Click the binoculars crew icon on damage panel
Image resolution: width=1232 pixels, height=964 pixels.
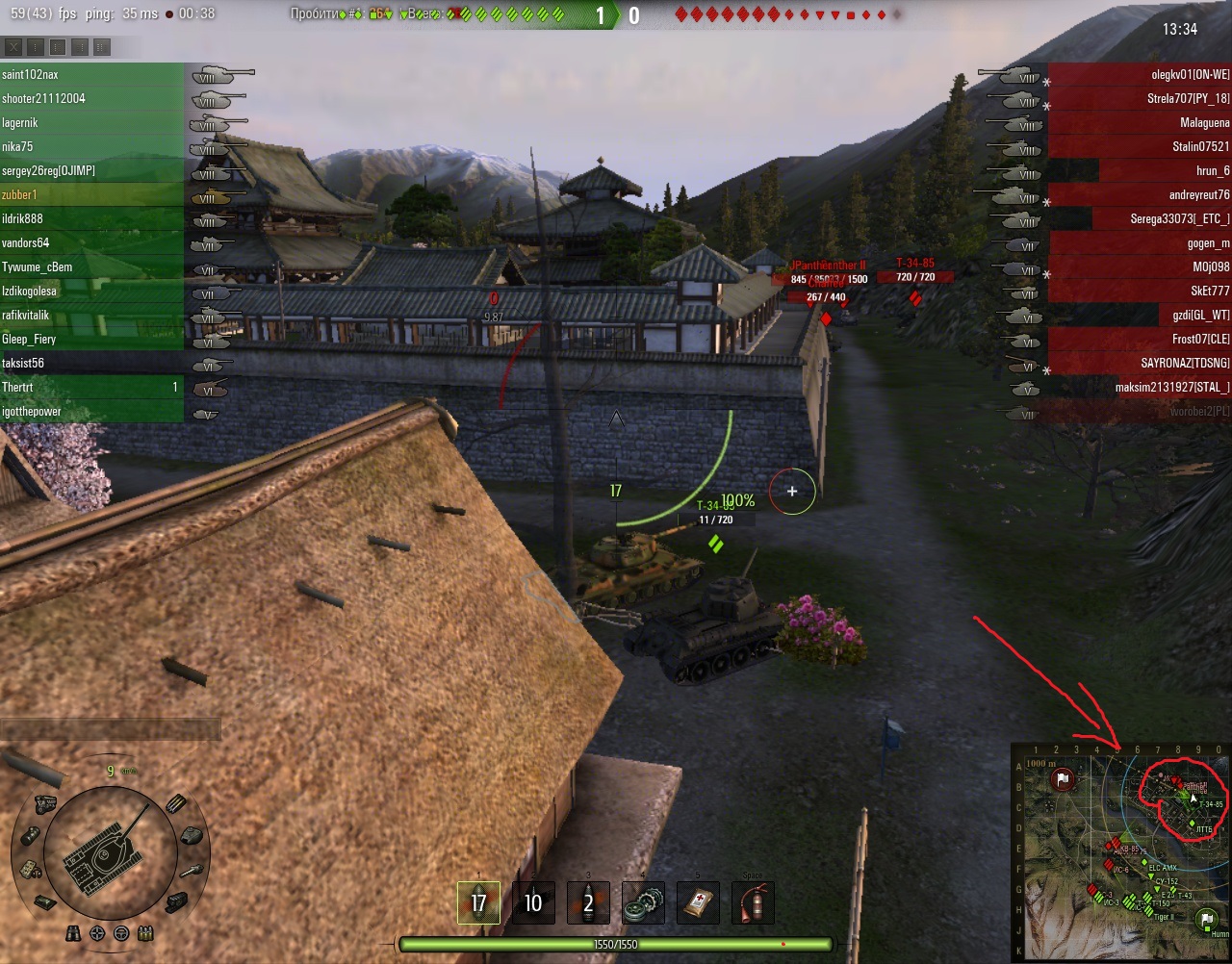pos(74,933)
